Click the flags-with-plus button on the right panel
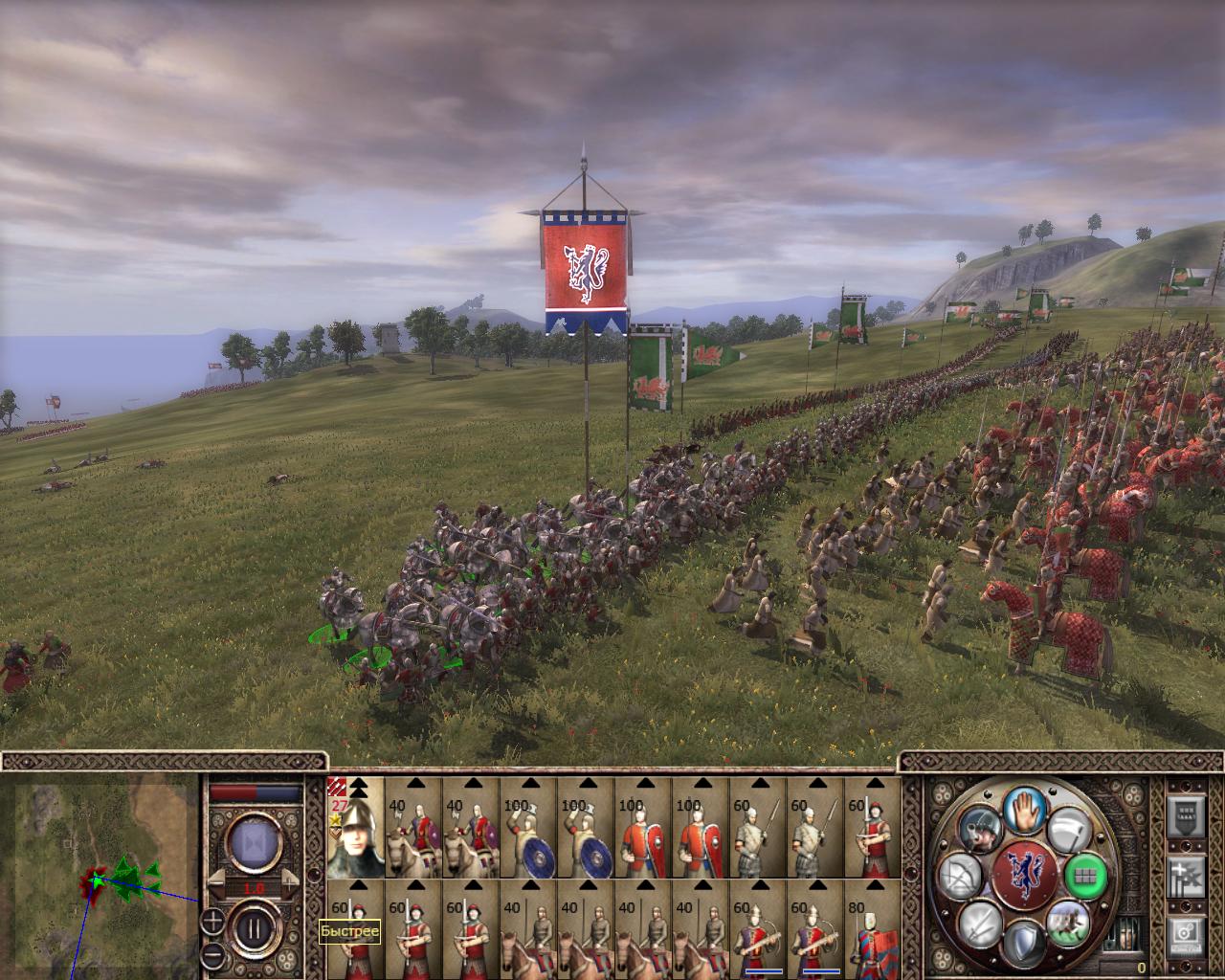Image resolution: width=1225 pixels, height=980 pixels. click(x=1186, y=877)
